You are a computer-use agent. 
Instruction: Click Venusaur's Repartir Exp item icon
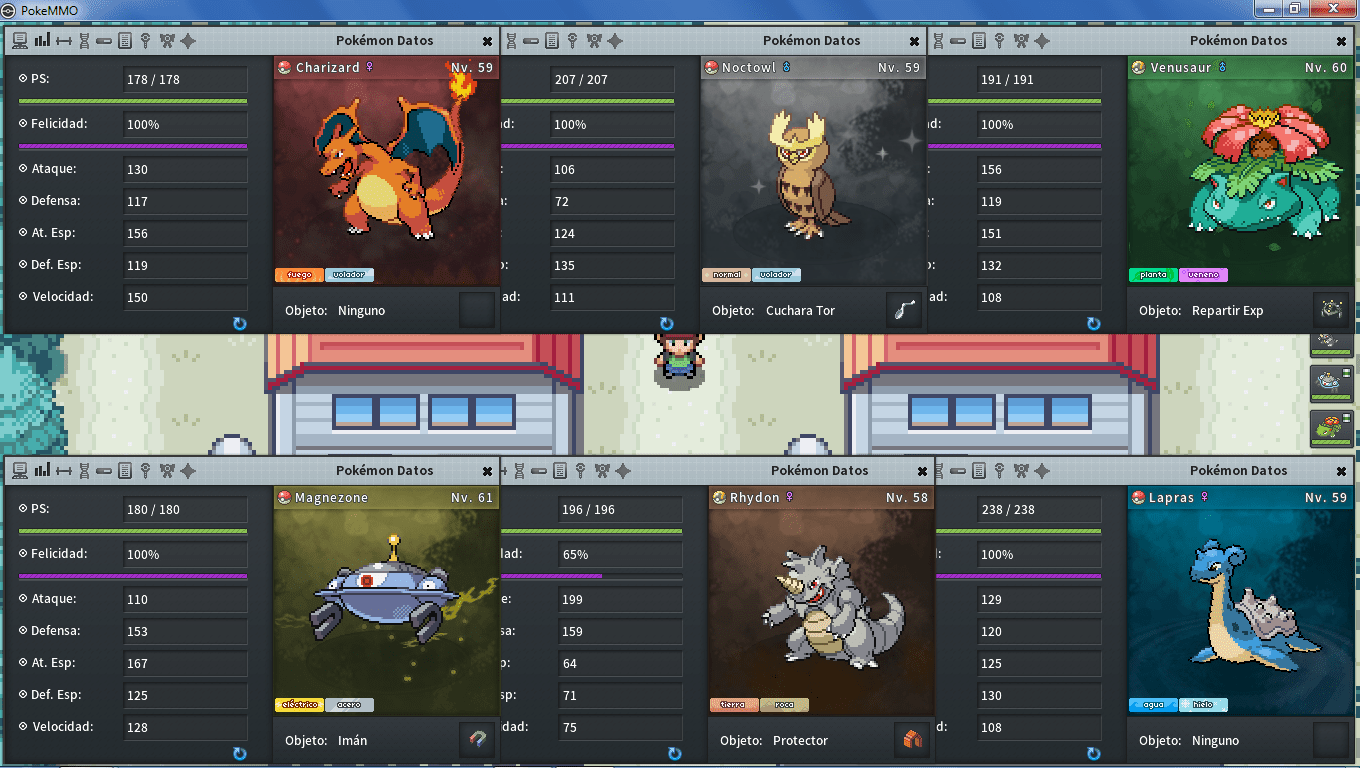pyautogui.click(x=1331, y=310)
